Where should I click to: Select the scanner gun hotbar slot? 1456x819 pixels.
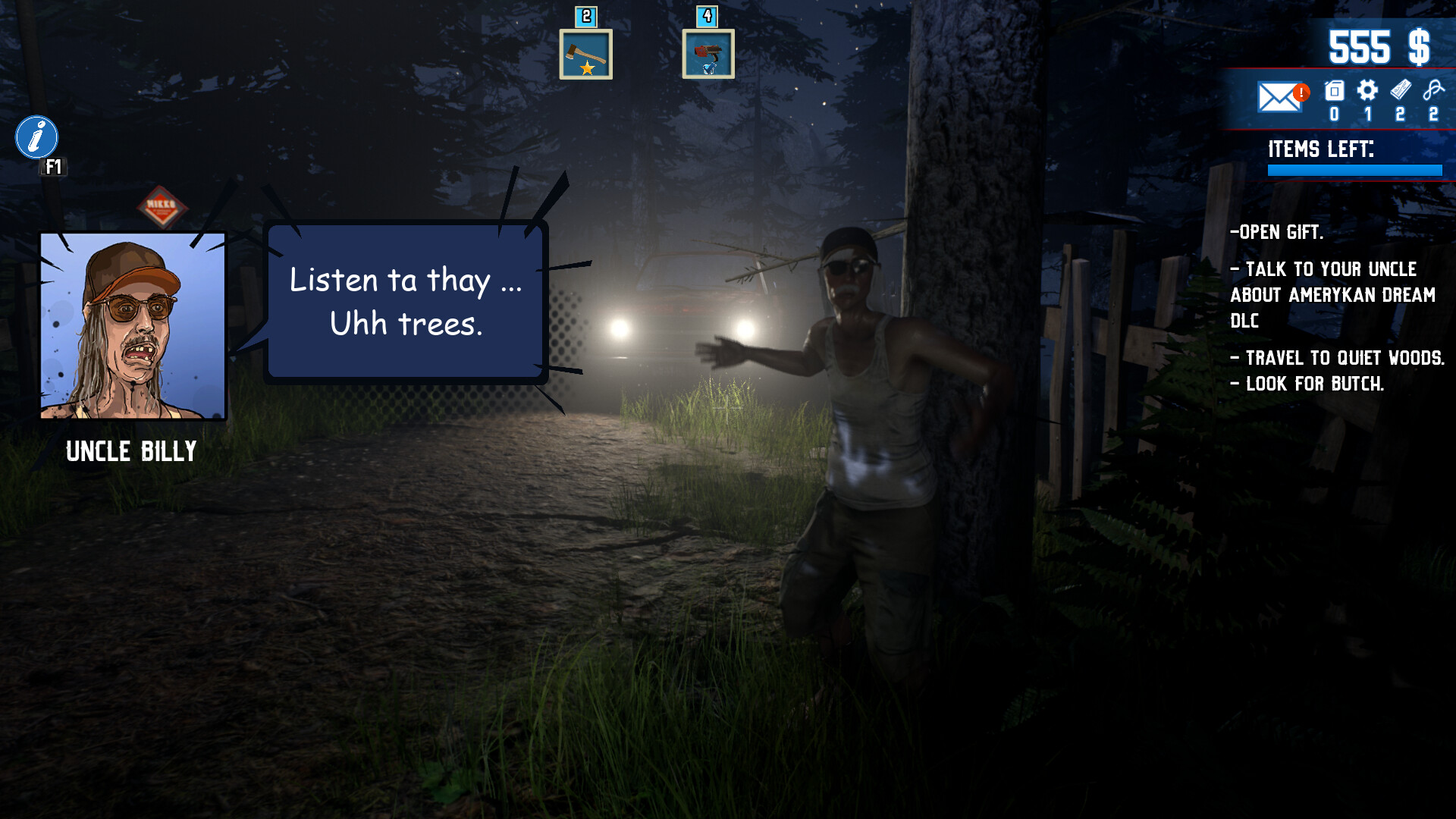tap(708, 54)
